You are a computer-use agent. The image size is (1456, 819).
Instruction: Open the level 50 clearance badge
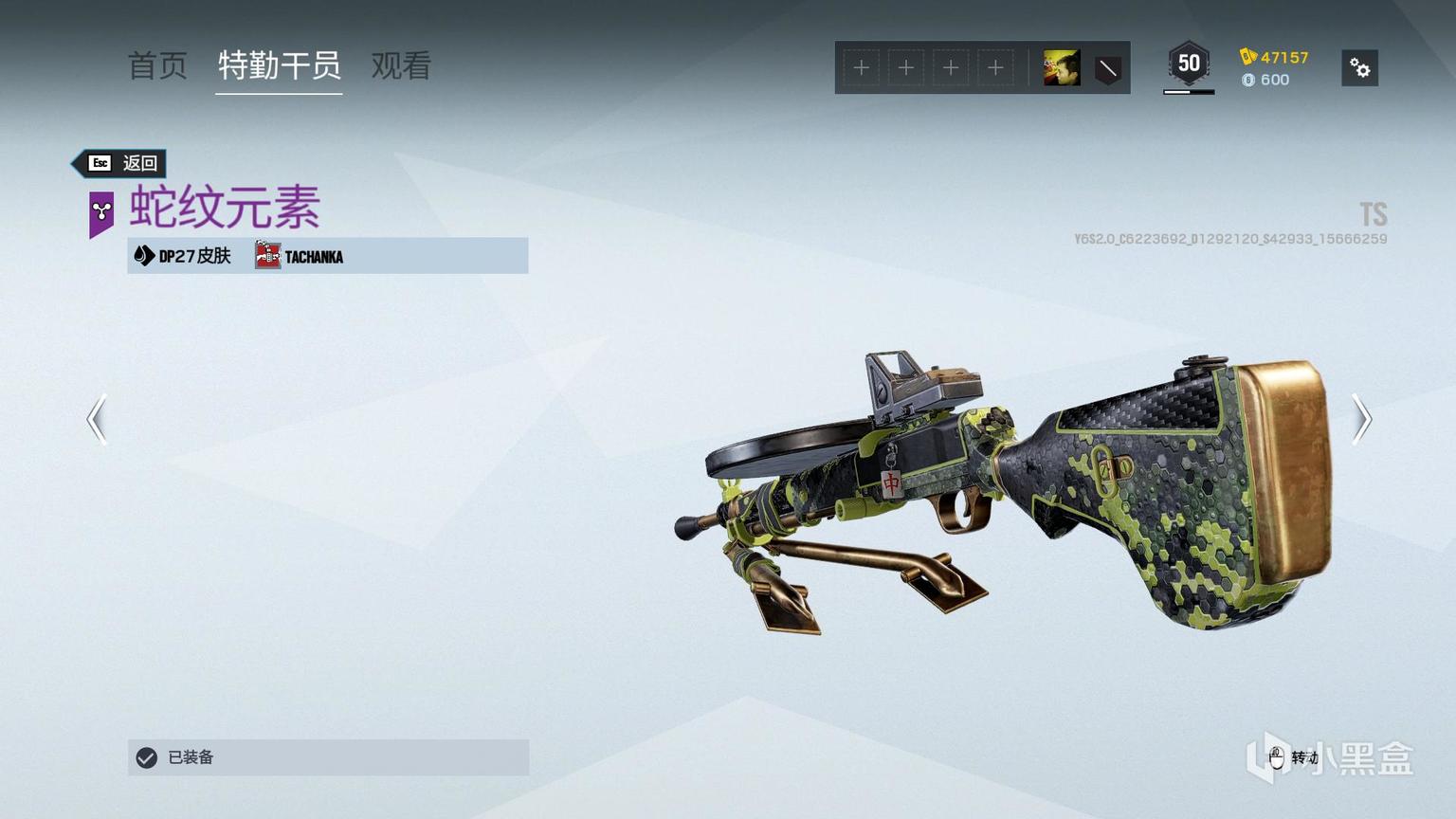pos(1189,64)
